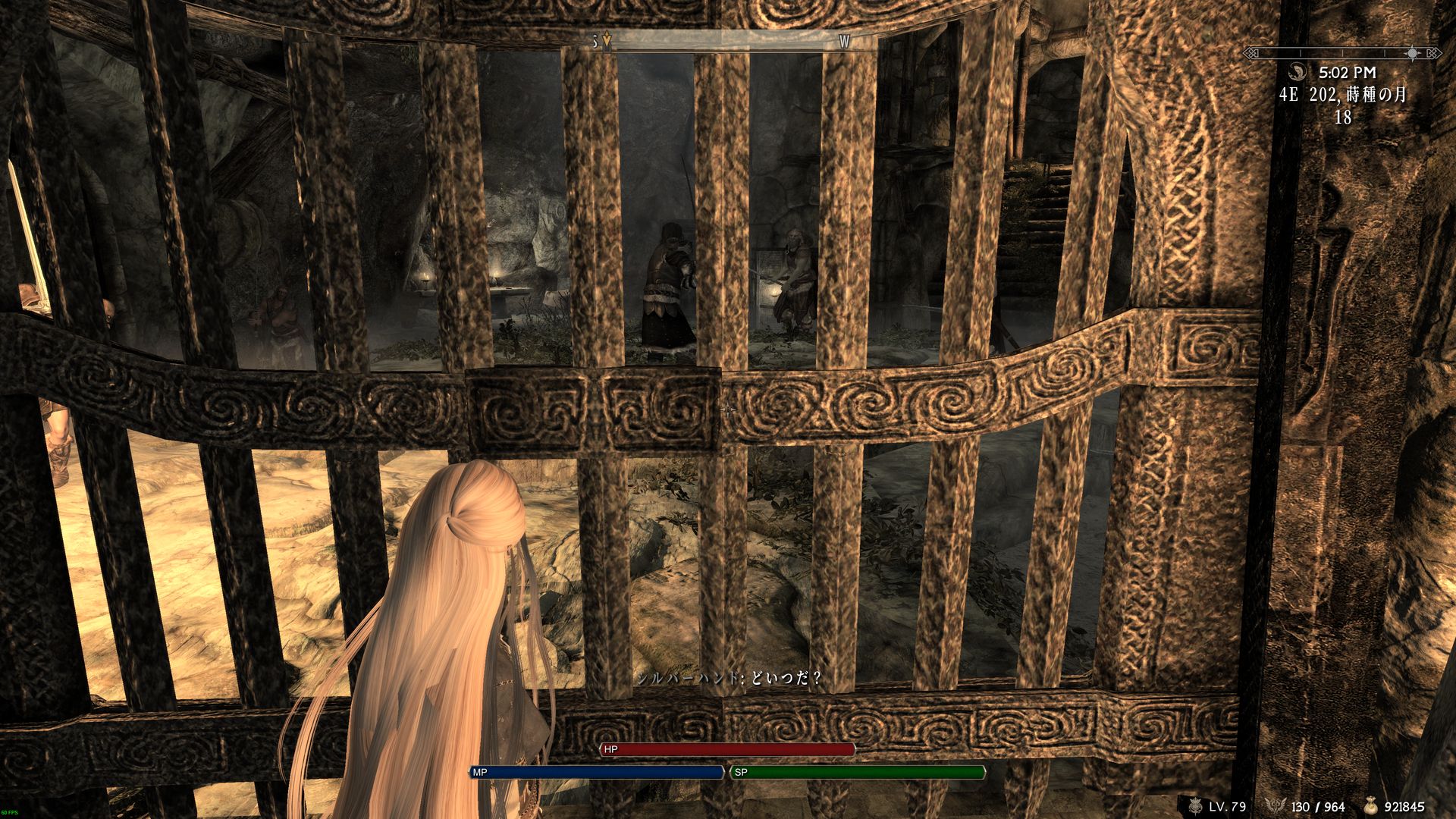Click the level crest icon beside LV. 79

pyautogui.click(x=1195, y=805)
